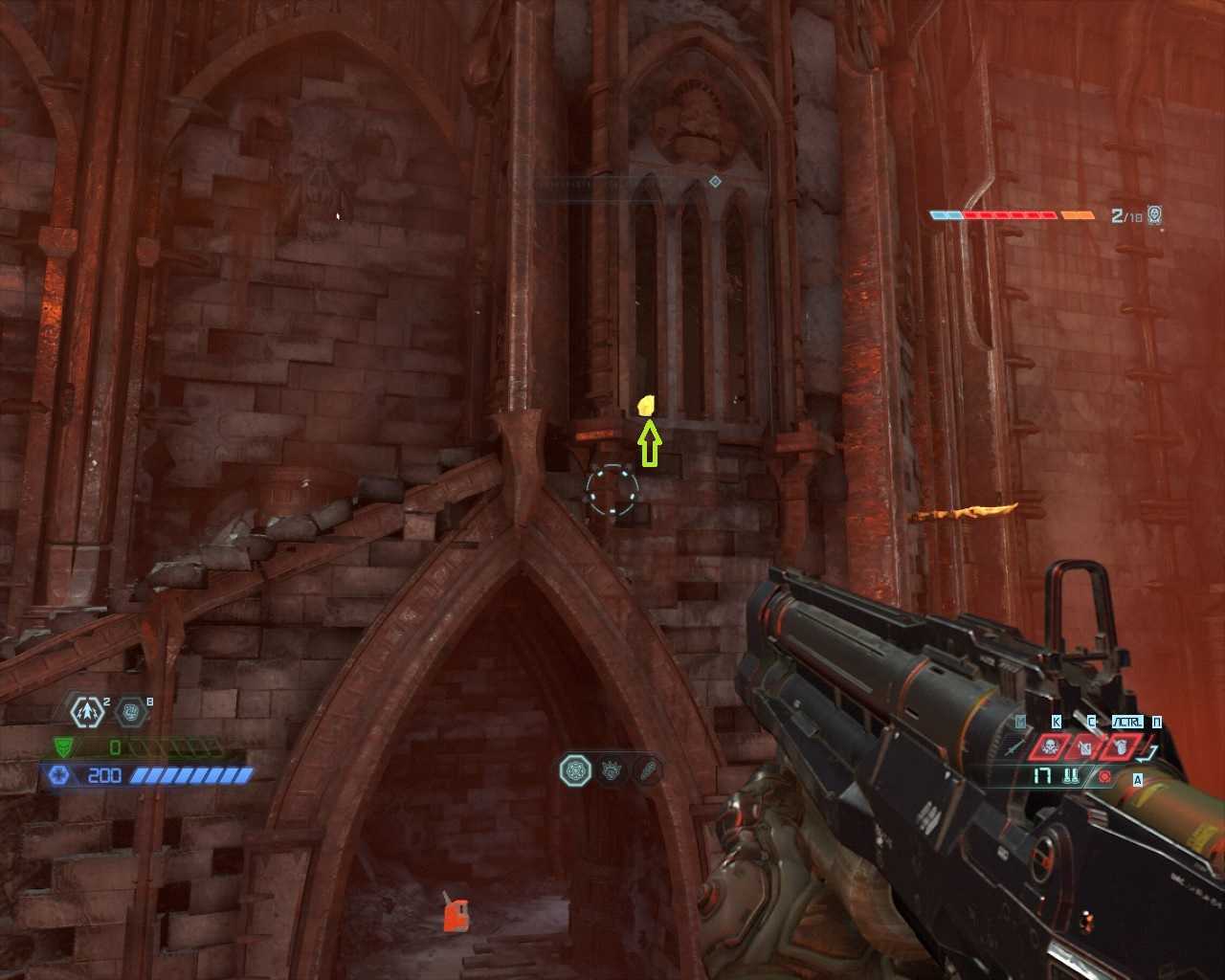This screenshot has width=1225, height=980.
Task: Select the highlighted octagonal rune icon
Action: pos(575,769)
